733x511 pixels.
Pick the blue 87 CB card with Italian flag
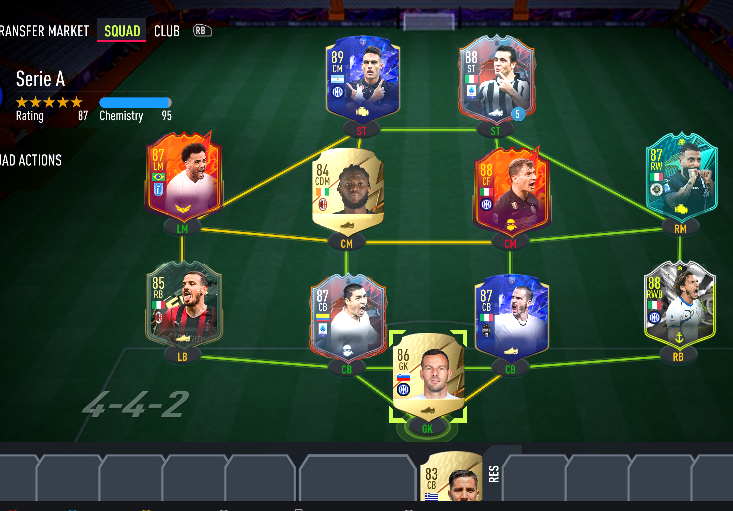click(x=510, y=316)
